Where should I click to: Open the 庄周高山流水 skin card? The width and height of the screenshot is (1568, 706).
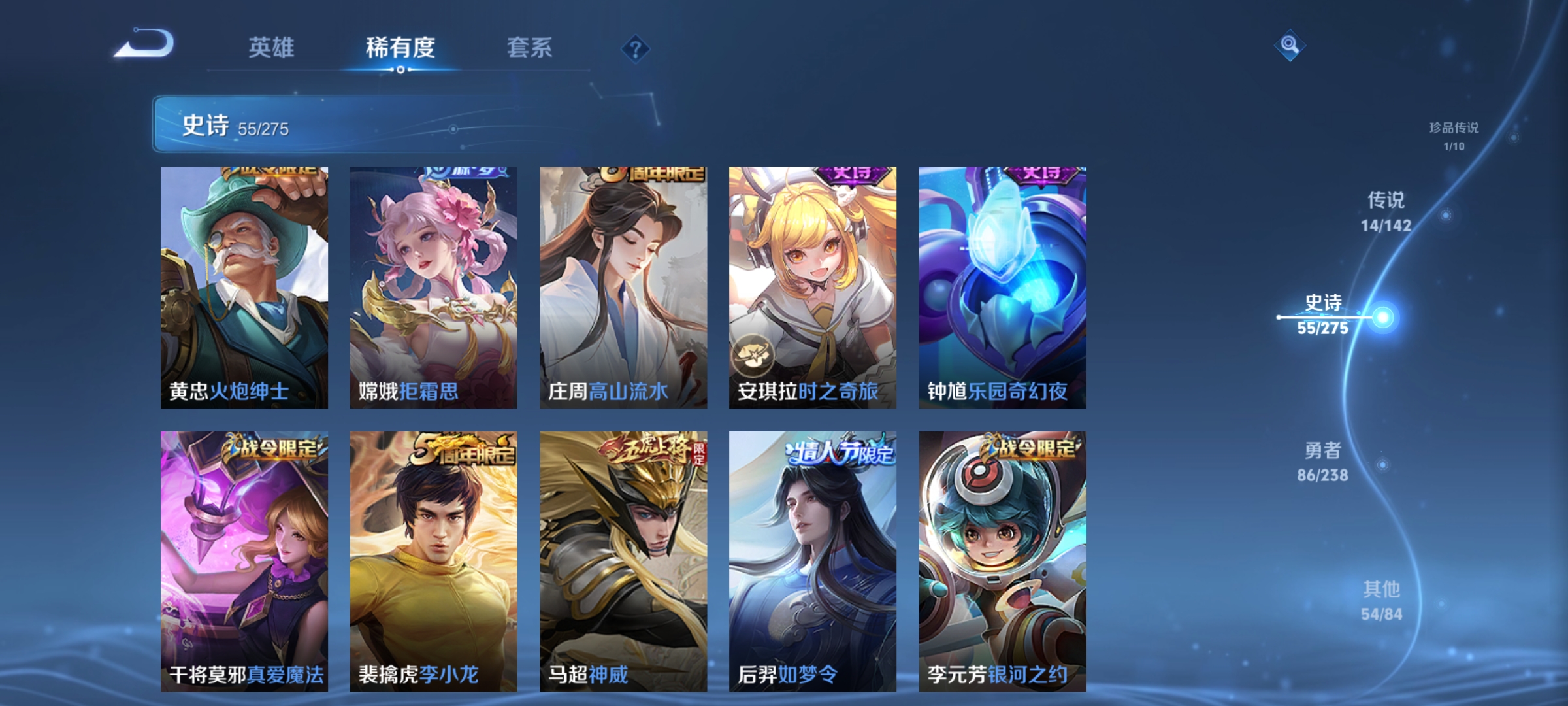tap(623, 288)
